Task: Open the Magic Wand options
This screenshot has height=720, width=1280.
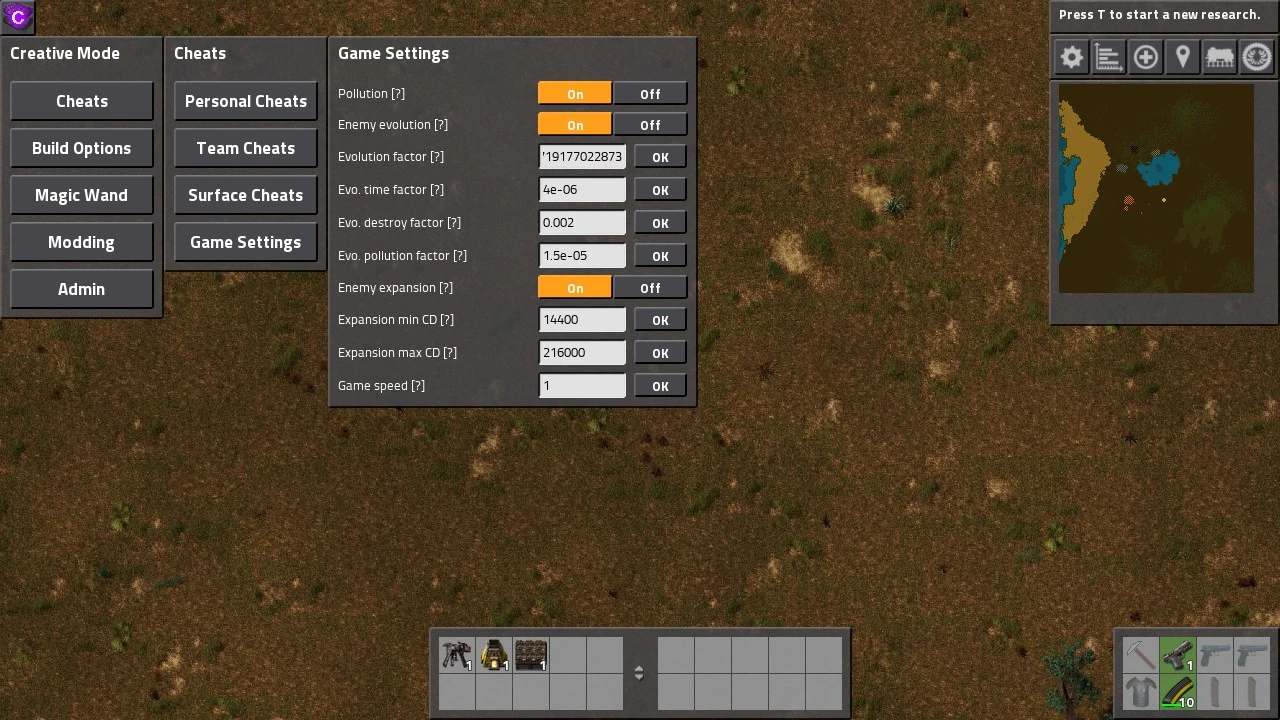Action: point(81,194)
